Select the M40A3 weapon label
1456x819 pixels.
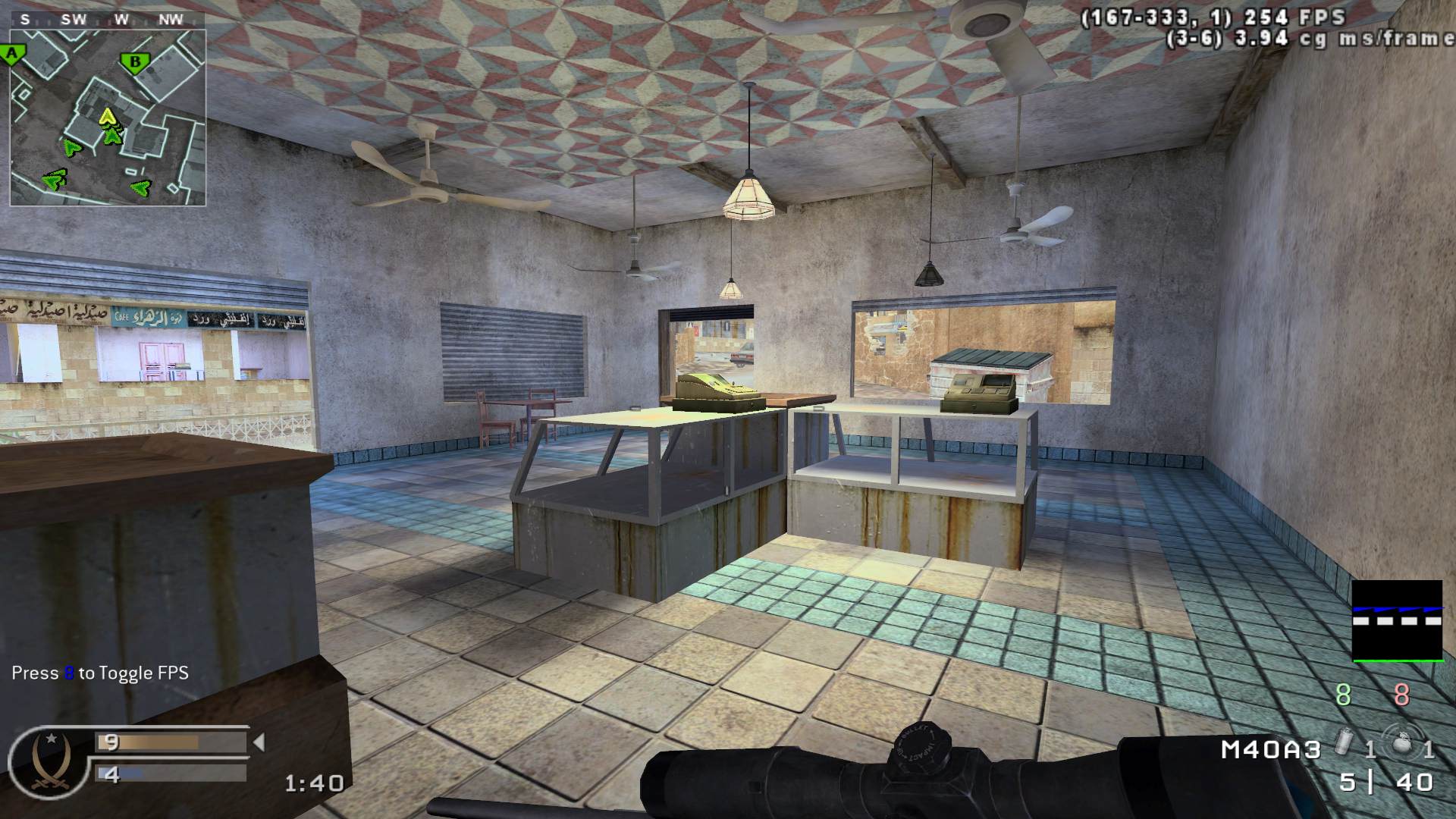[1271, 750]
